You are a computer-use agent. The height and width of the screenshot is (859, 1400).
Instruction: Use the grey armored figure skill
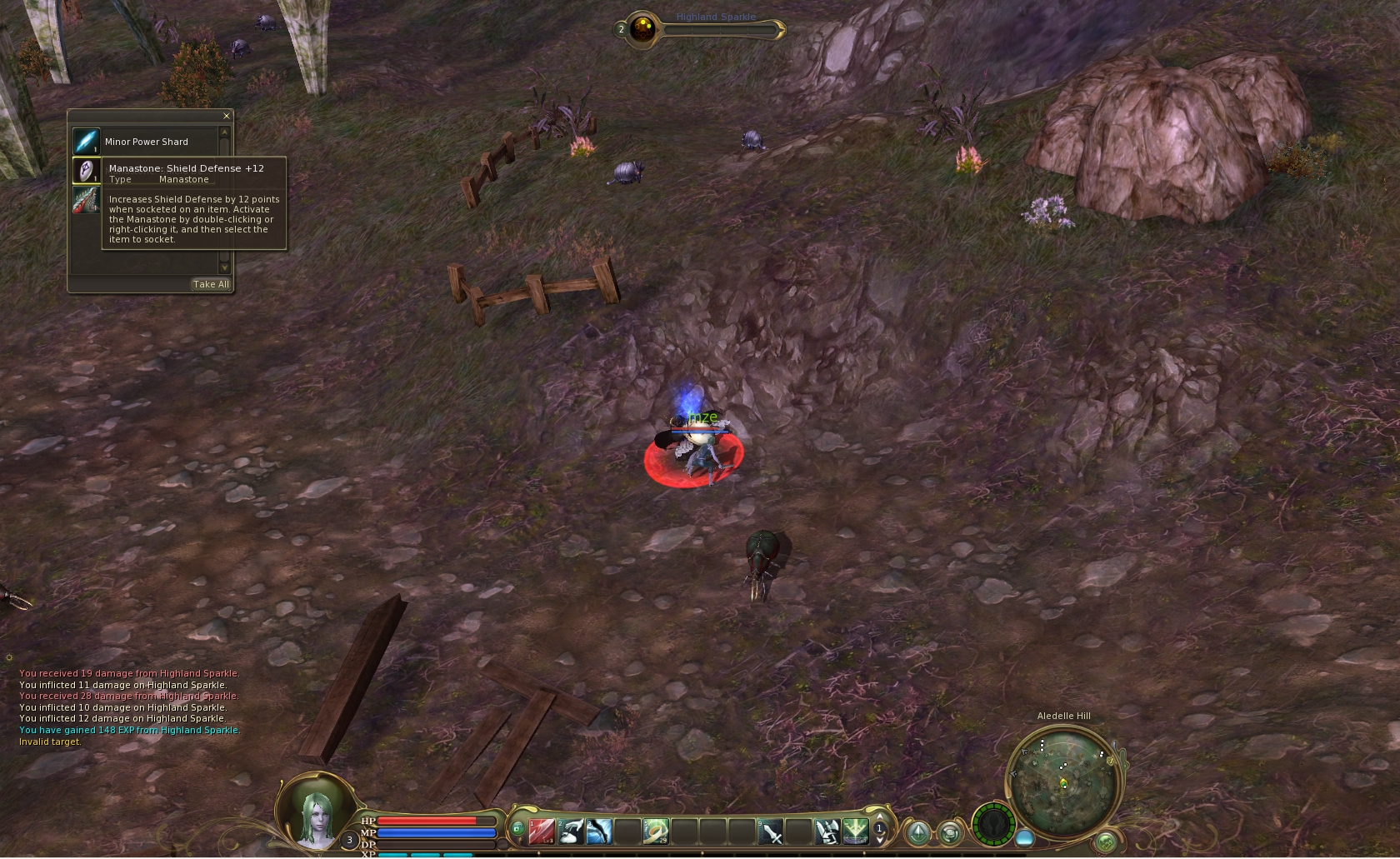(x=827, y=832)
